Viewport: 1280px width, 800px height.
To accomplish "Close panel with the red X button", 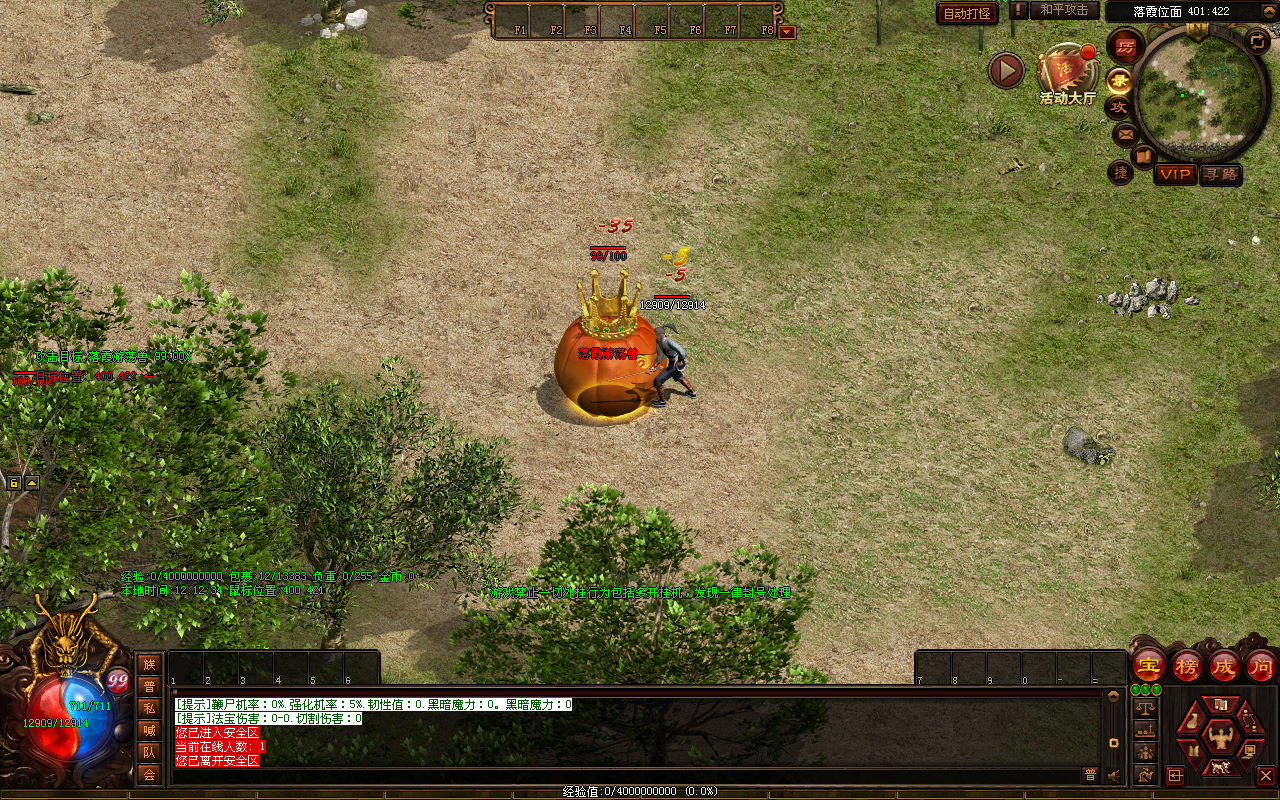I will click(1265, 775).
